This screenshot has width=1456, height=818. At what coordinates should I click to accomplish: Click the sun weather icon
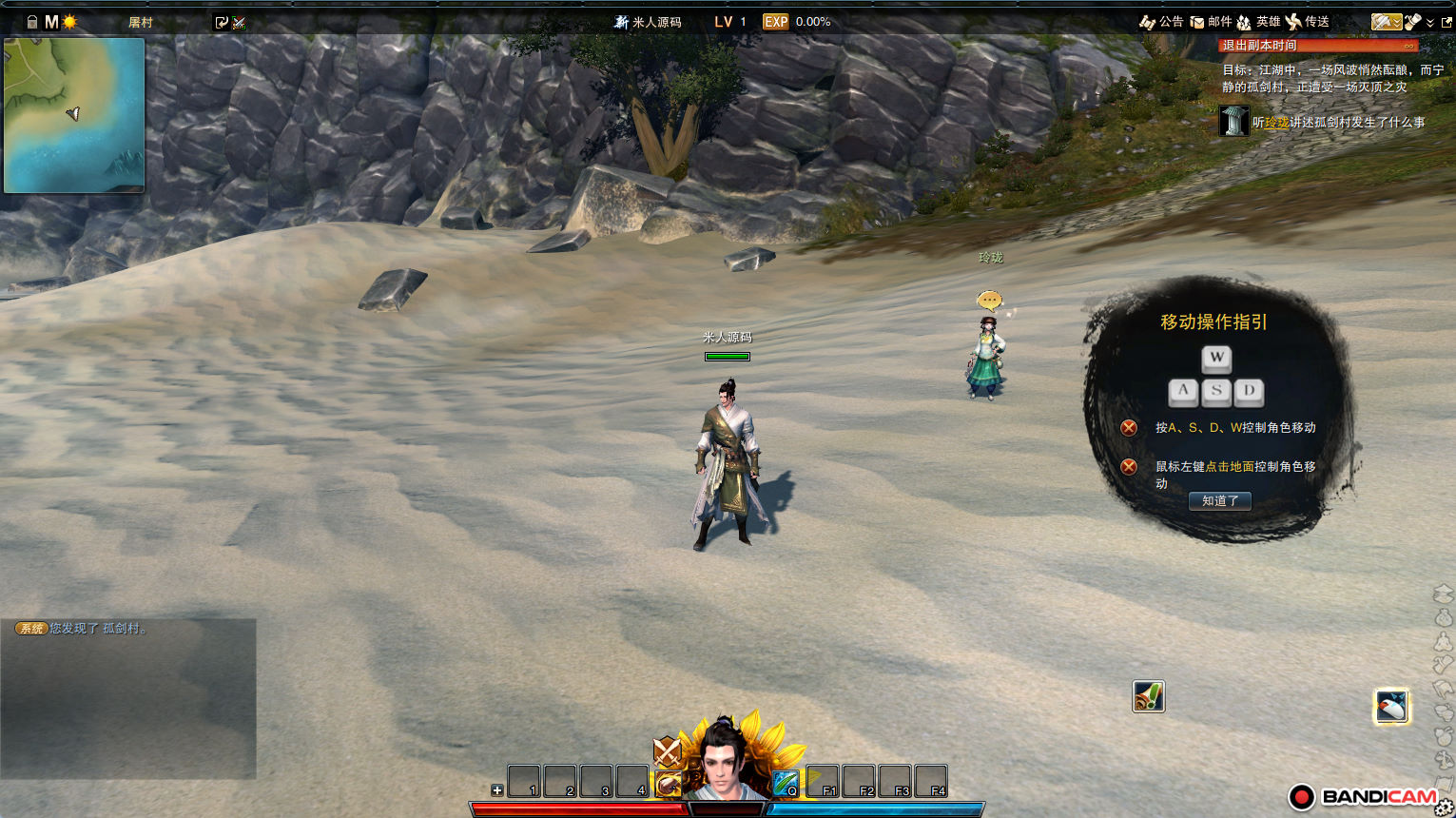pos(69,22)
